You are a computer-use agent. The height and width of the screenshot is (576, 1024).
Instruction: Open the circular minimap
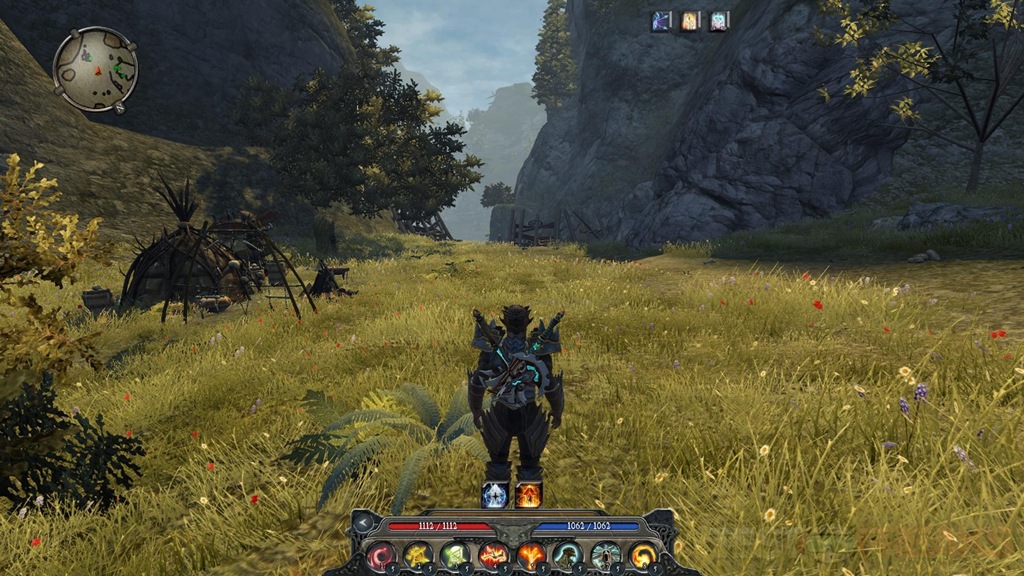tap(95, 69)
